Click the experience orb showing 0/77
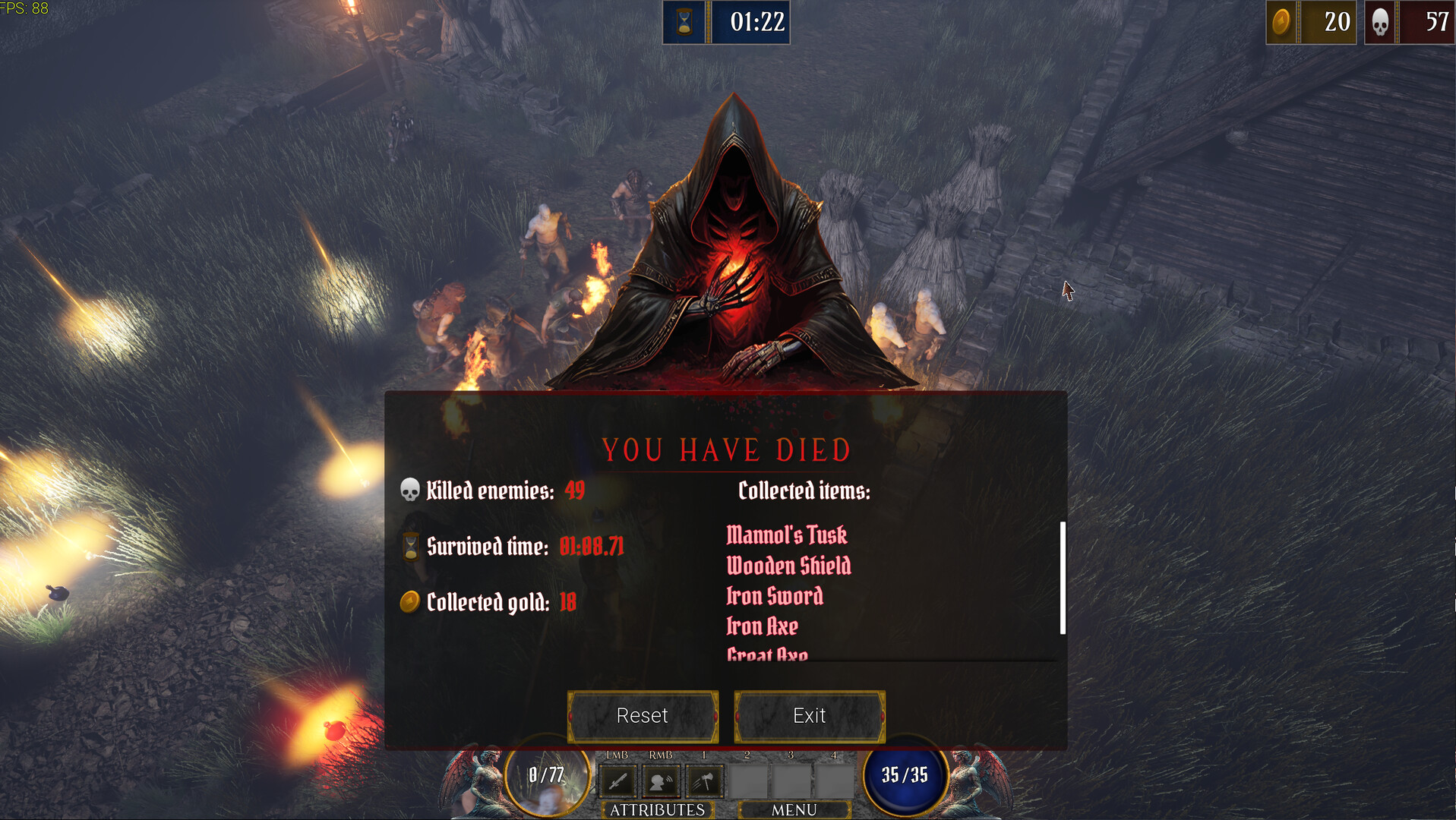Image resolution: width=1456 pixels, height=820 pixels. 544,776
